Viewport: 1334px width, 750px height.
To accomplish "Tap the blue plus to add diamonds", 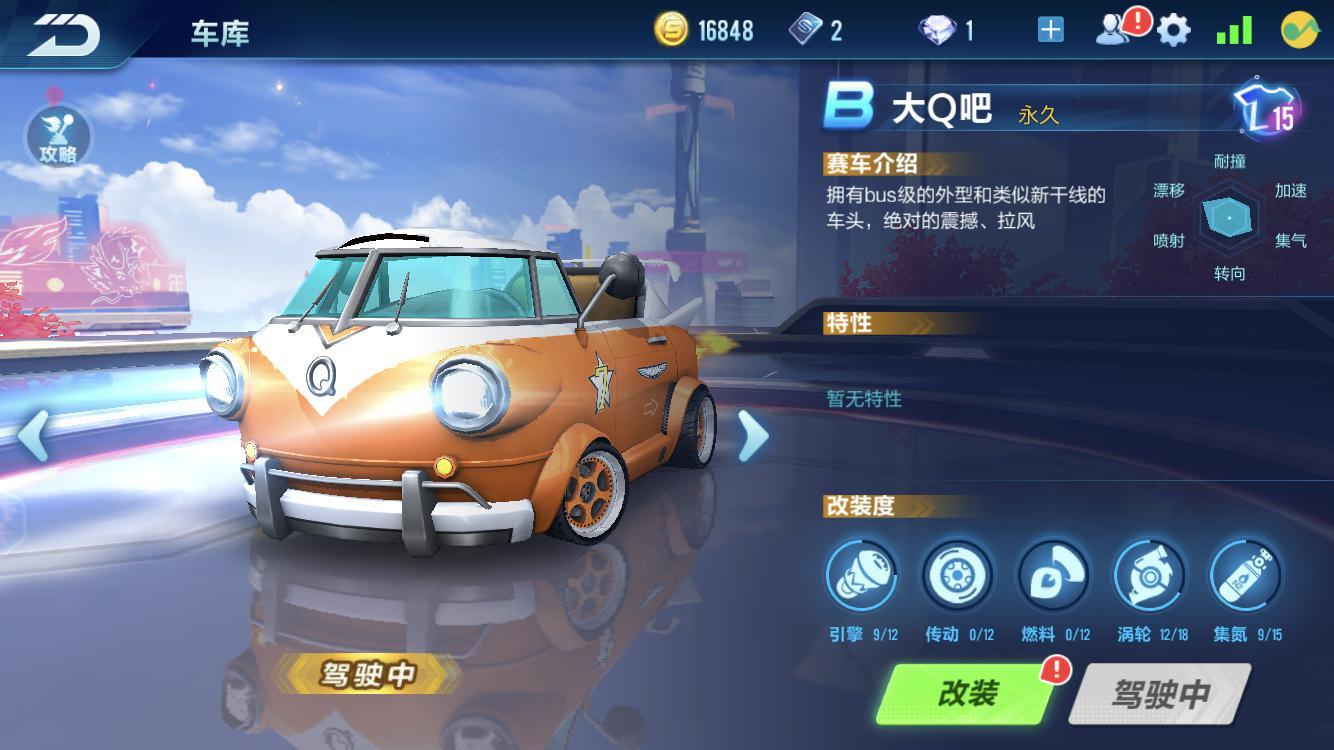I will point(1050,31).
